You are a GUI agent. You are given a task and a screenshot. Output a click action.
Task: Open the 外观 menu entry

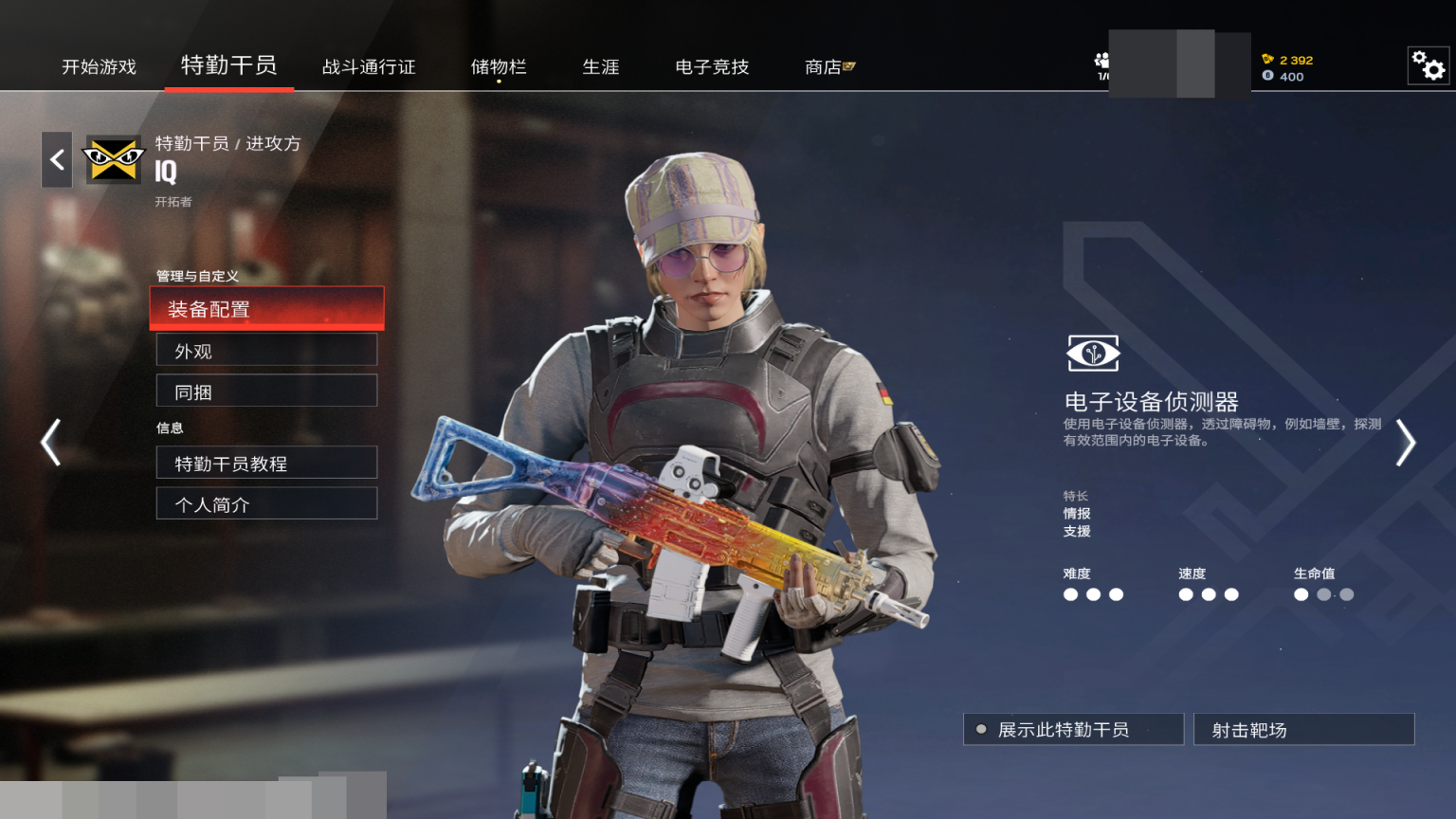coord(266,351)
